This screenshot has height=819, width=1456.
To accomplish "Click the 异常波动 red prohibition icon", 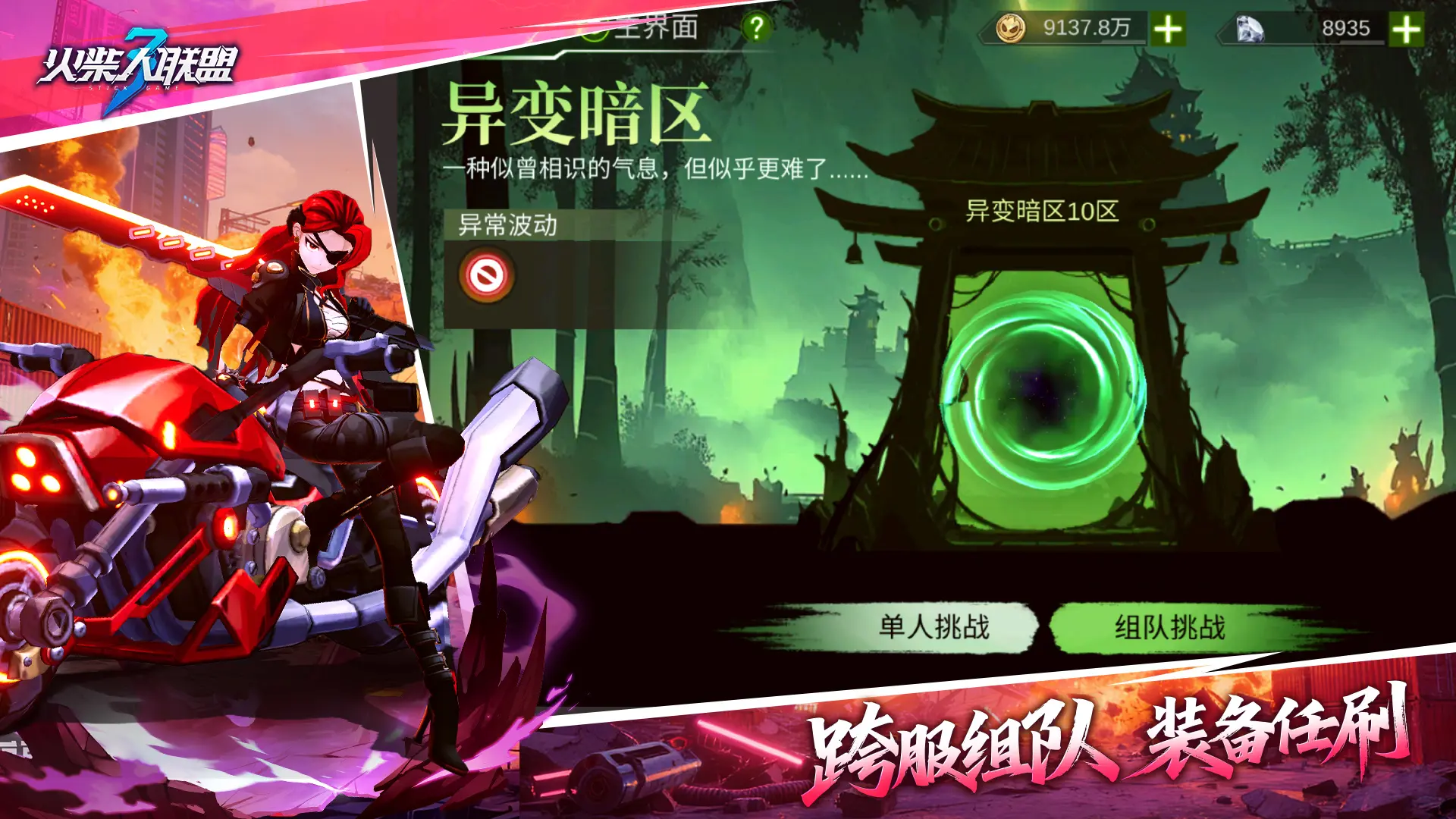I will (489, 273).
